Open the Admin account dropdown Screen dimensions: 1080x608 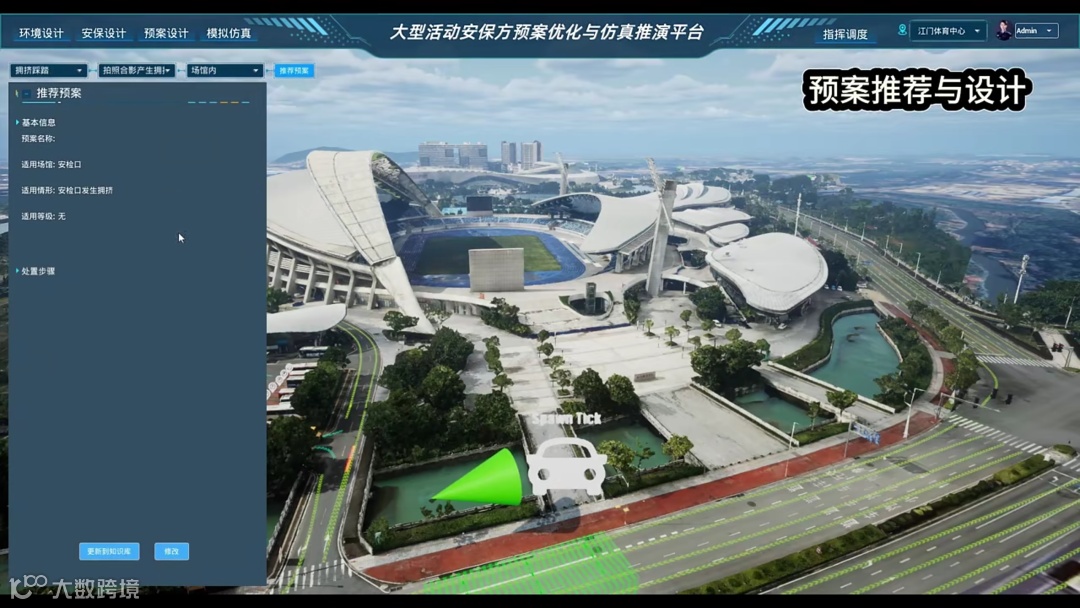[x=1036, y=31]
